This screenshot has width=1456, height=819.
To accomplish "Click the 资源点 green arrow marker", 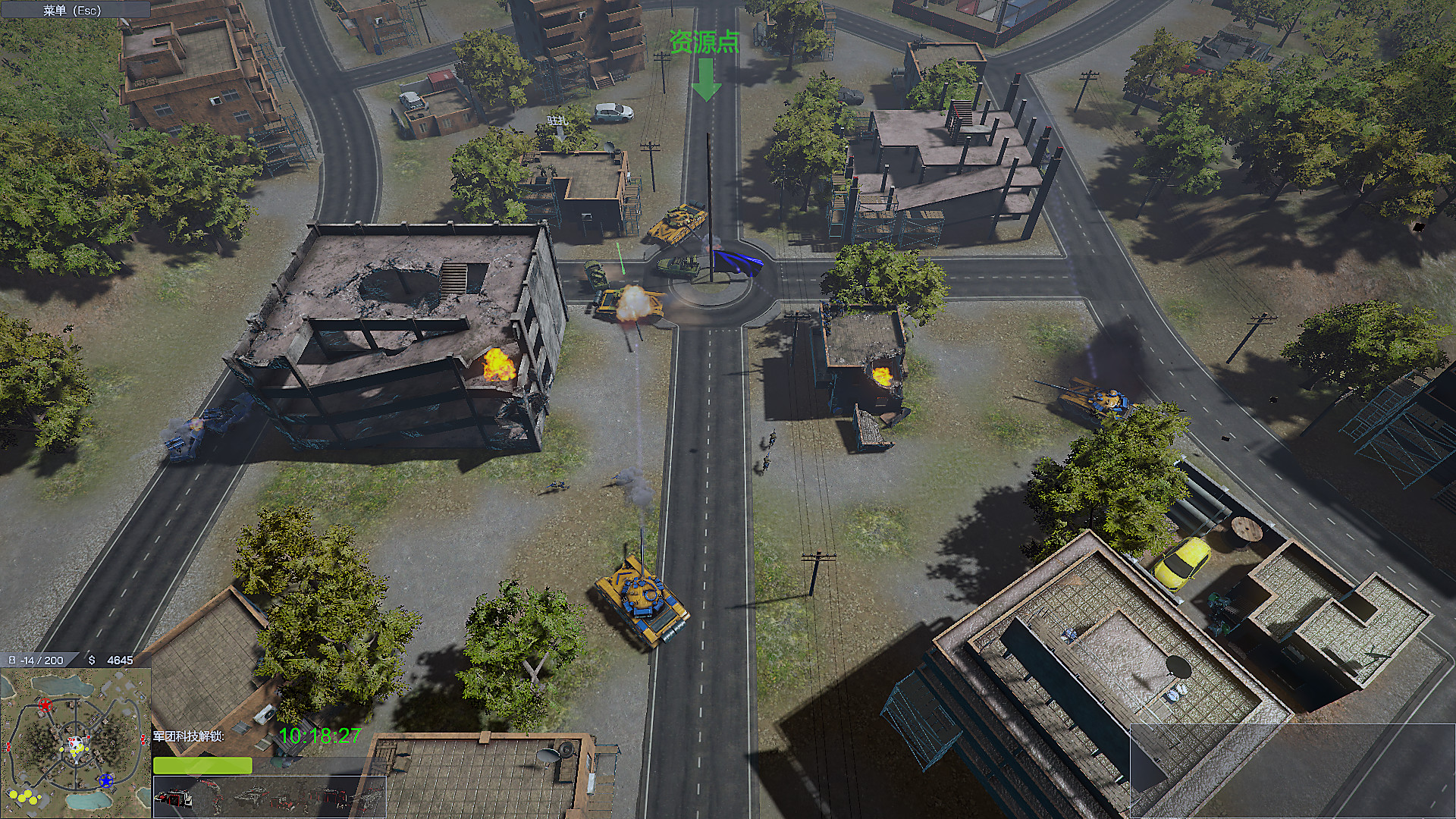I will tap(708, 78).
